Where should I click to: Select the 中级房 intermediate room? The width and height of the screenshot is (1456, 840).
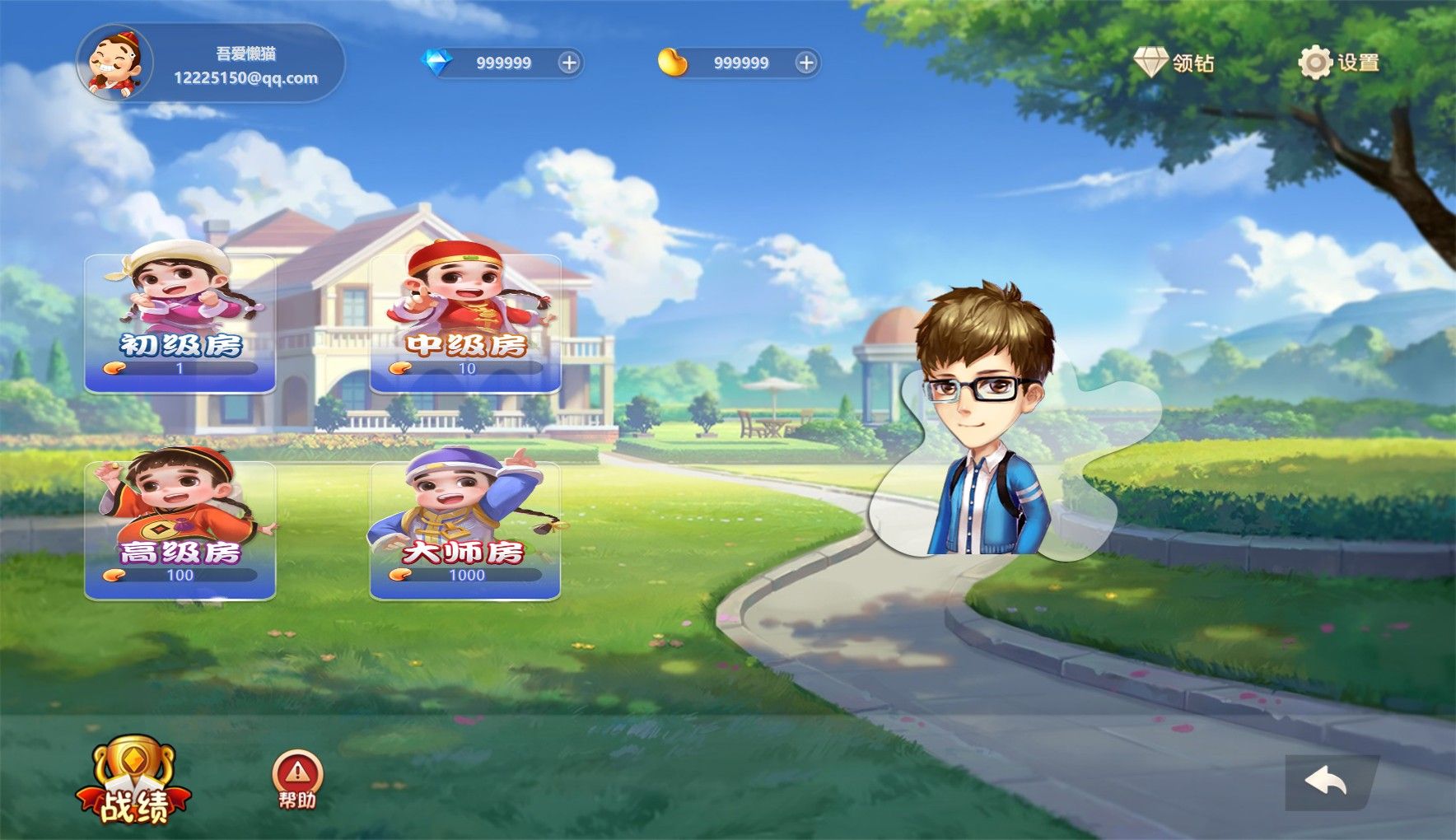pyautogui.click(x=465, y=323)
